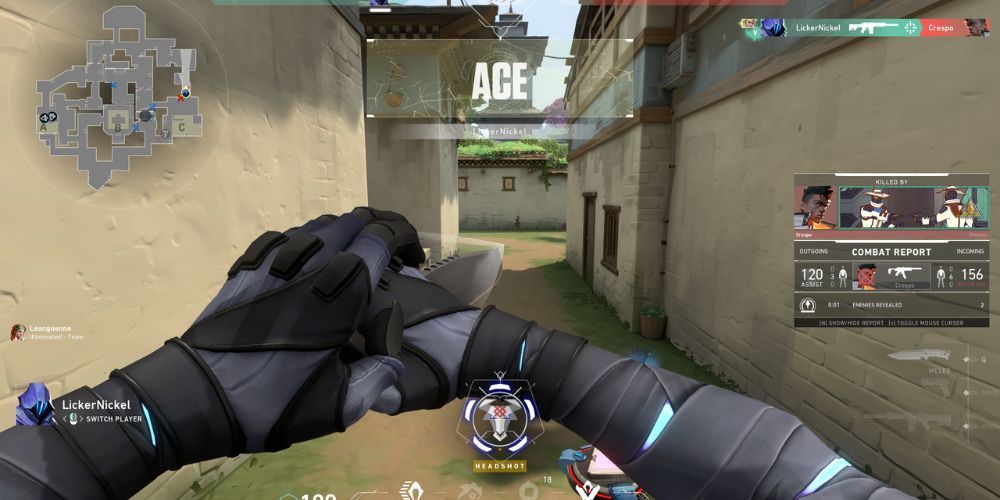Select Crespo's row in the Combat Report
1000x500 pixels.
[x=891, y=276]
